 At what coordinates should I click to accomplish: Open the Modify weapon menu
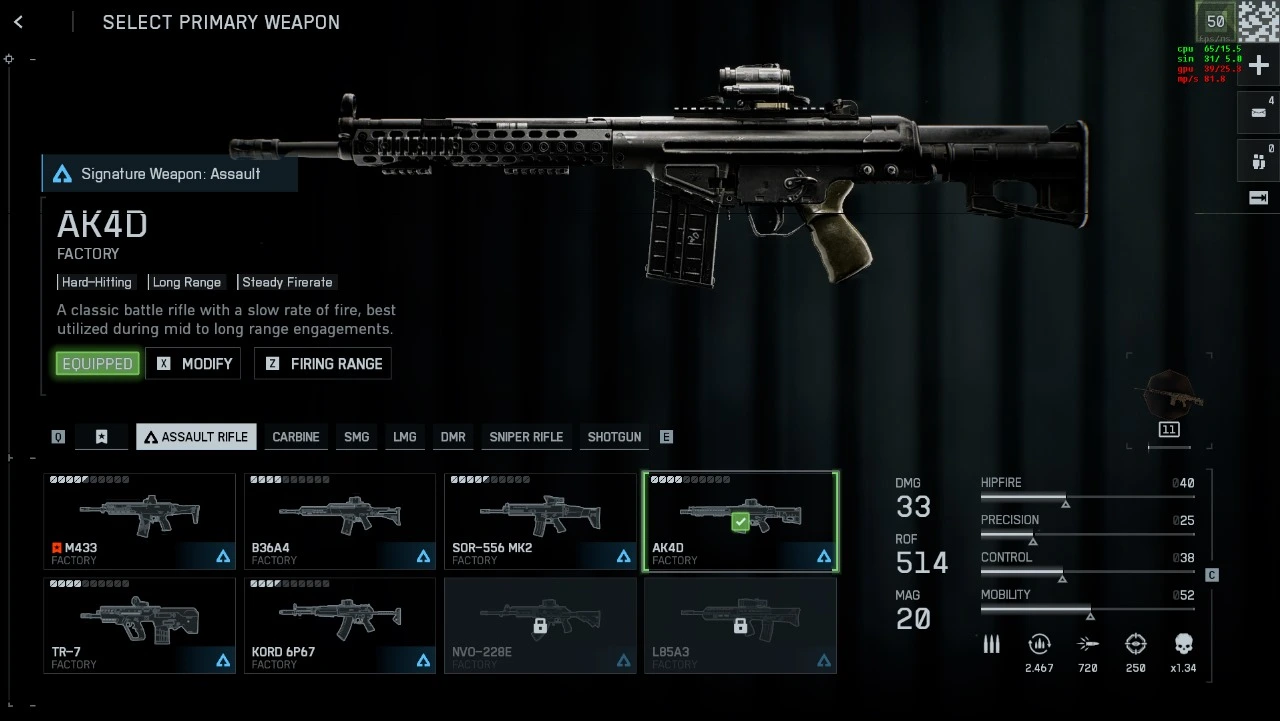tap(194, 364)
